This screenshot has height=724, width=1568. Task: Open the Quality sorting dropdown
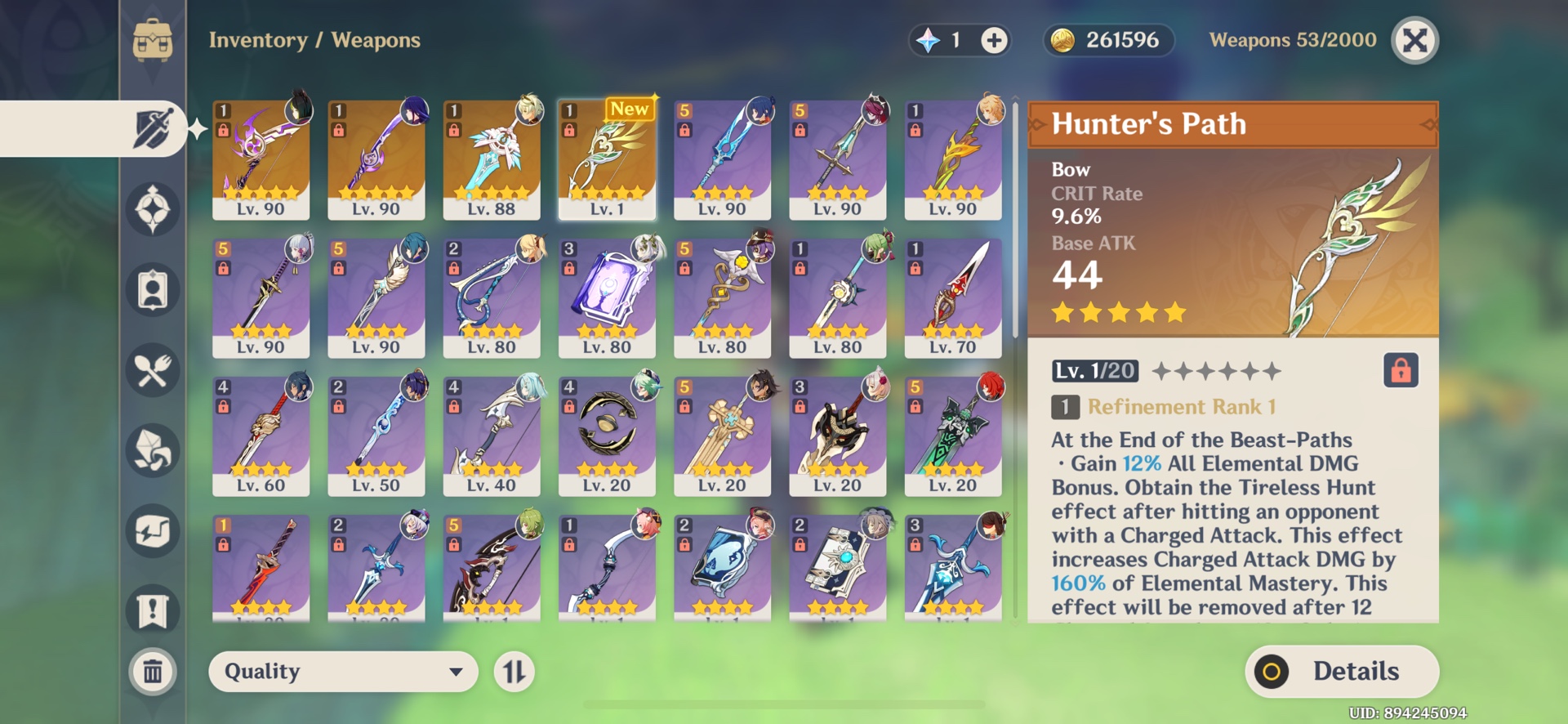click(343, 672)
